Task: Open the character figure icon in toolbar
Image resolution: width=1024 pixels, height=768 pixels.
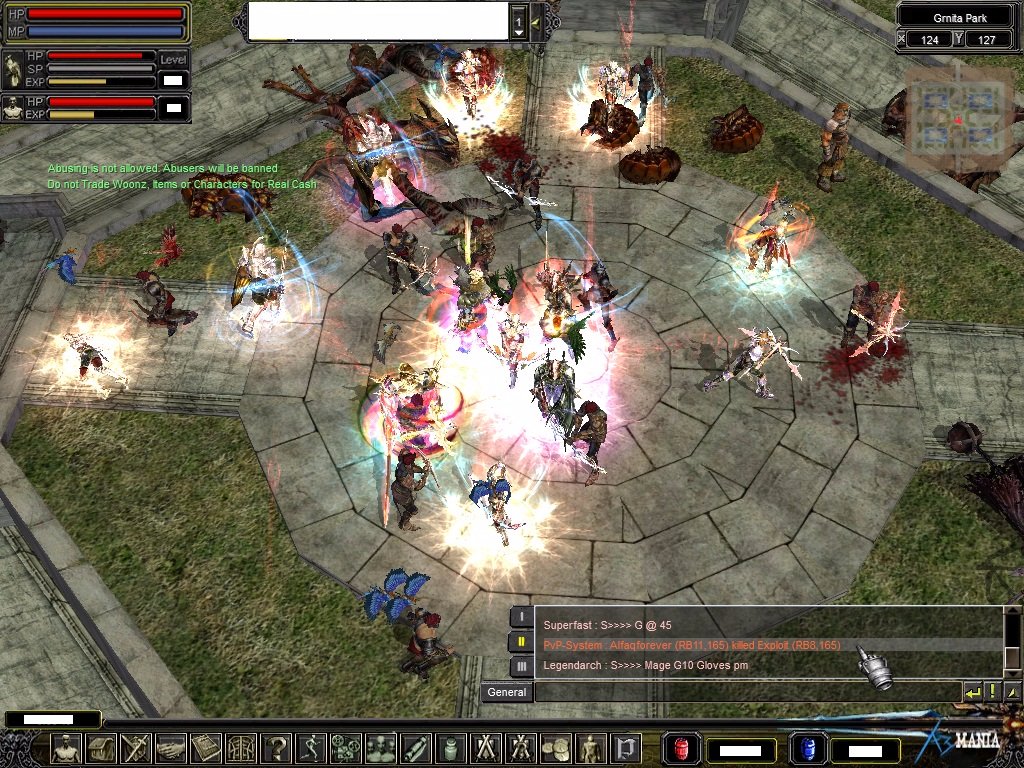Action: 67,748
